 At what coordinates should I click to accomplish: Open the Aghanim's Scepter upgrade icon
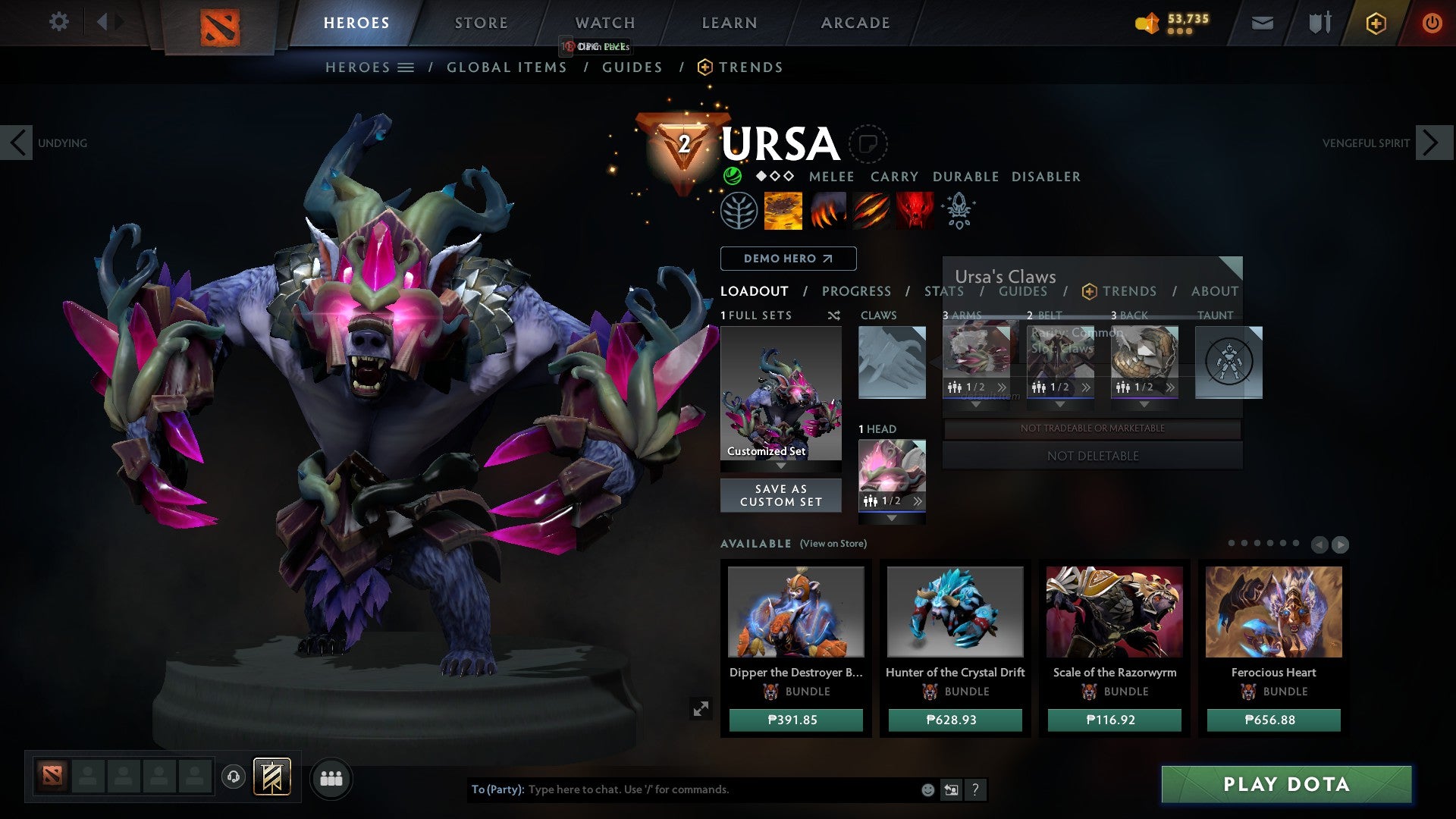tap(958, 211)
